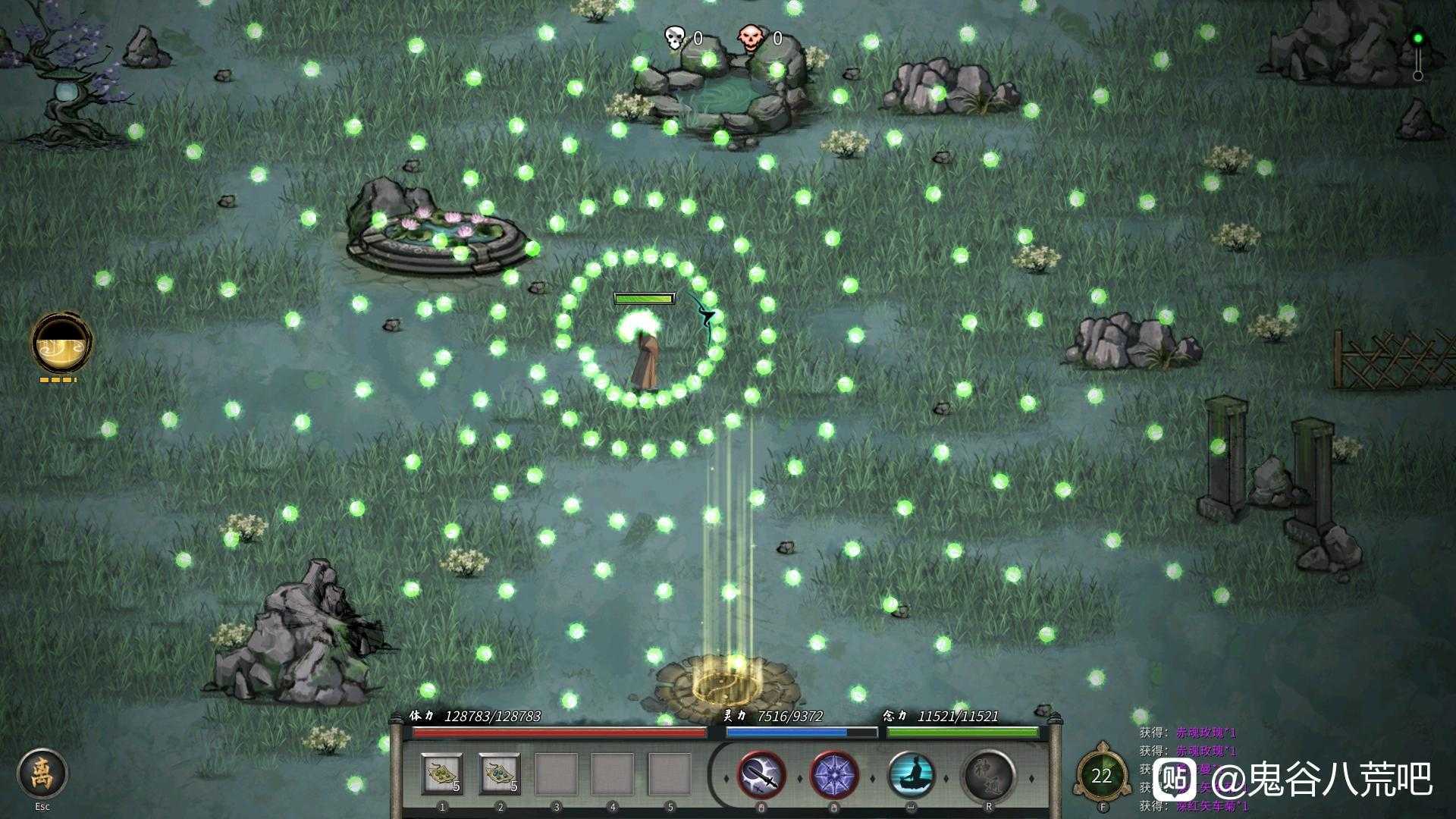This screenshot has width=1456, height=819.
Task: Activate the blue meditation figure skill
Action: 911,776
